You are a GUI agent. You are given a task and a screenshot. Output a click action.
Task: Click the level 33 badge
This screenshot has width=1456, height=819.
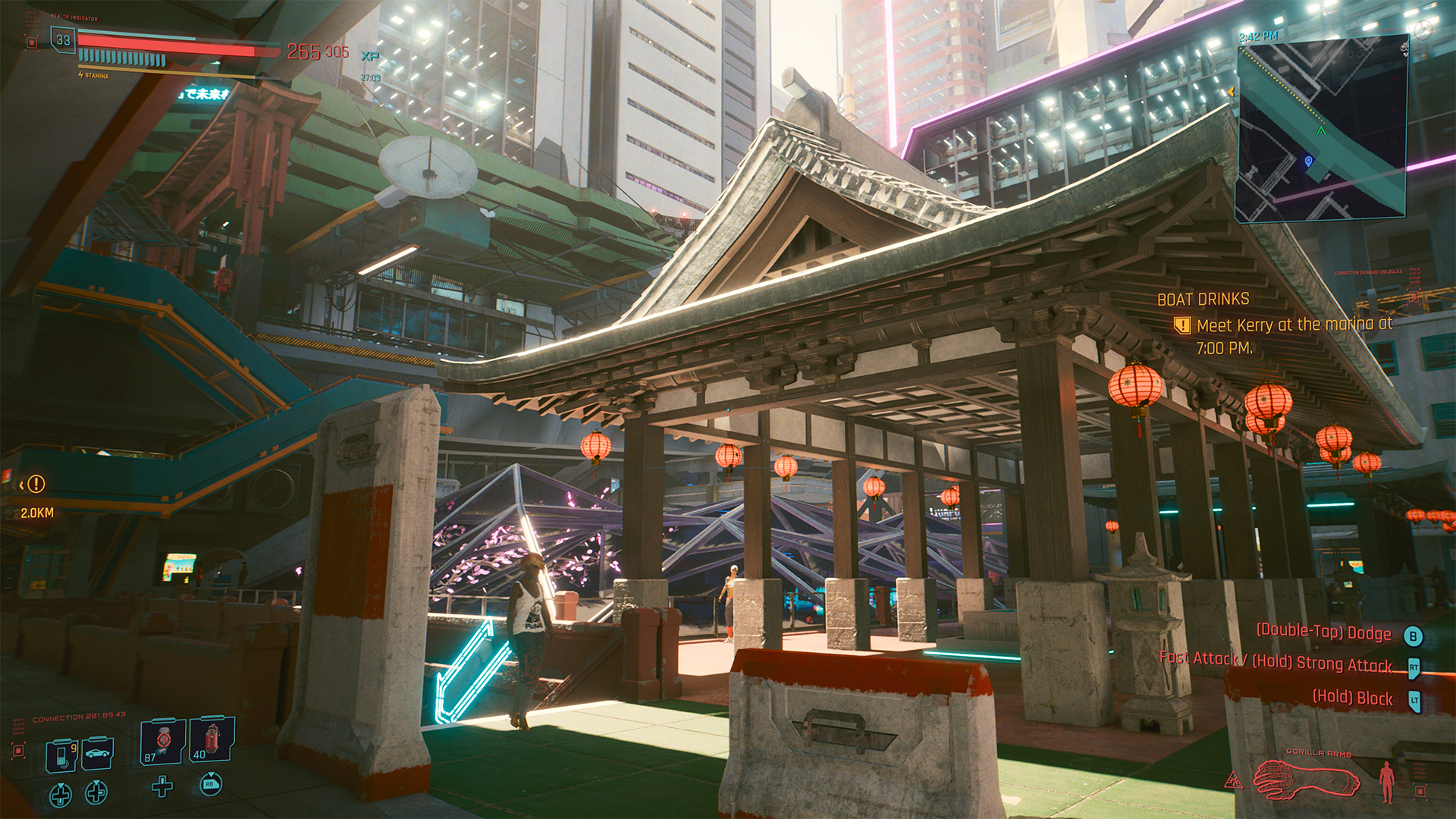(x=63, y=40)
